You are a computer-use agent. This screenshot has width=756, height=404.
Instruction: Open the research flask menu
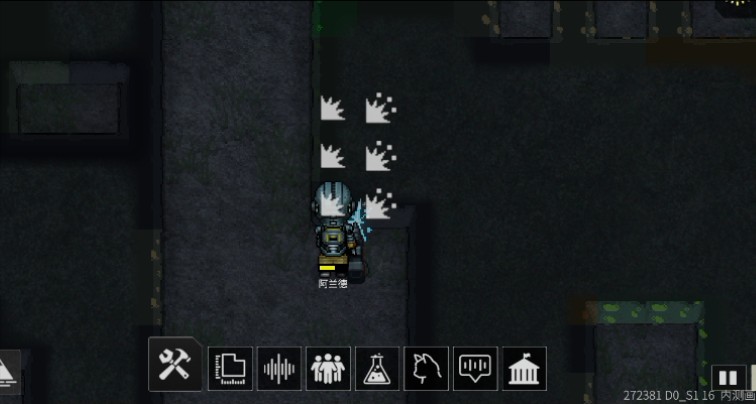[377, 369]
